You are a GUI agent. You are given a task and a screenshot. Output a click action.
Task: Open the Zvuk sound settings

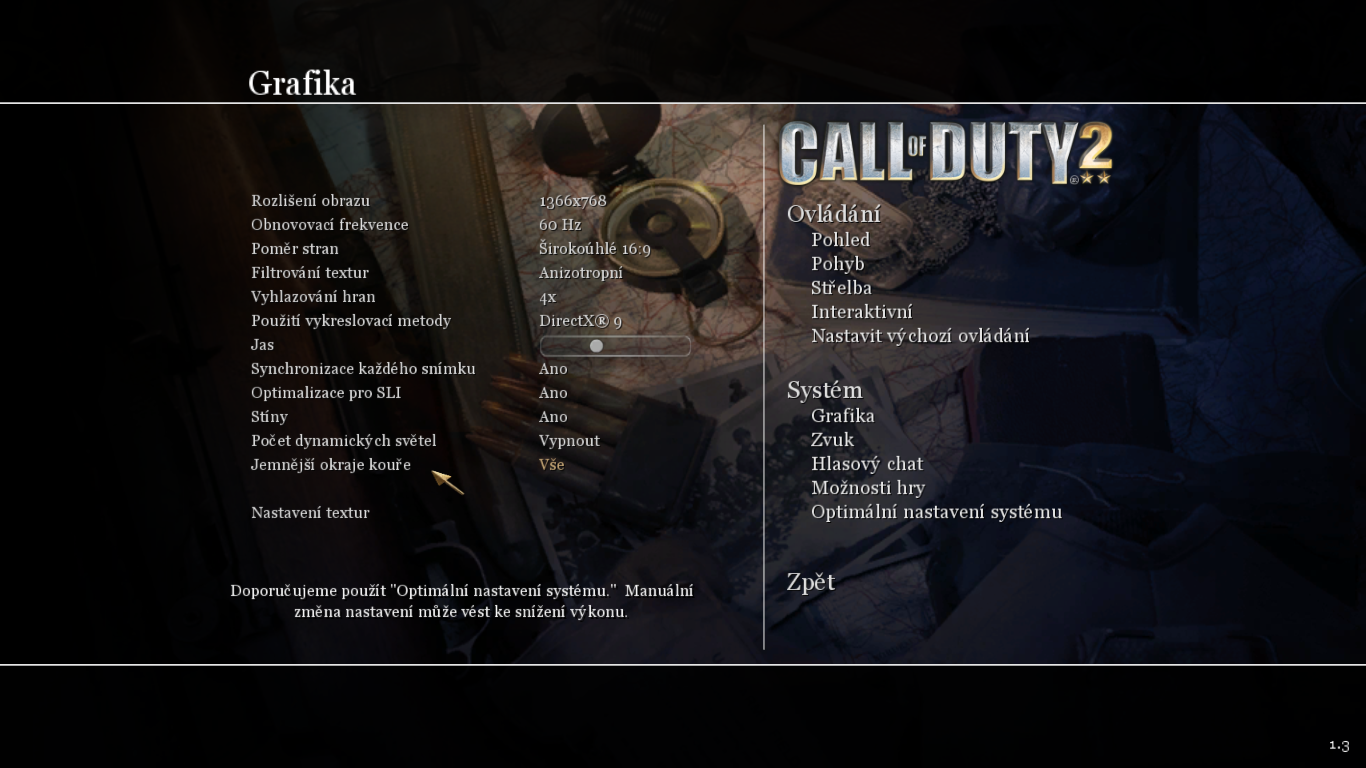[x=832, y=440]
